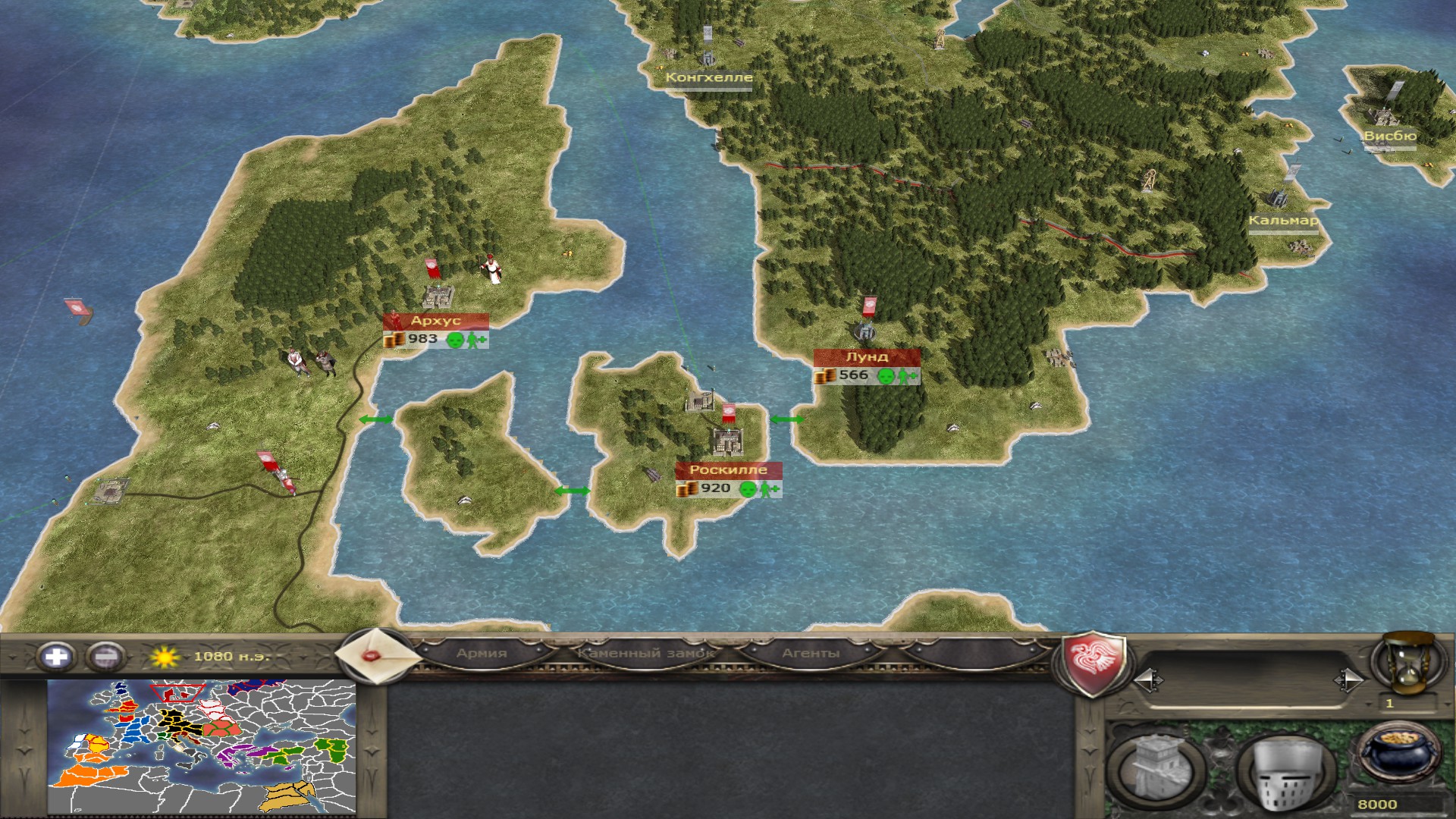
Task: Switch to the Армия tab
Action: point(482,653)
